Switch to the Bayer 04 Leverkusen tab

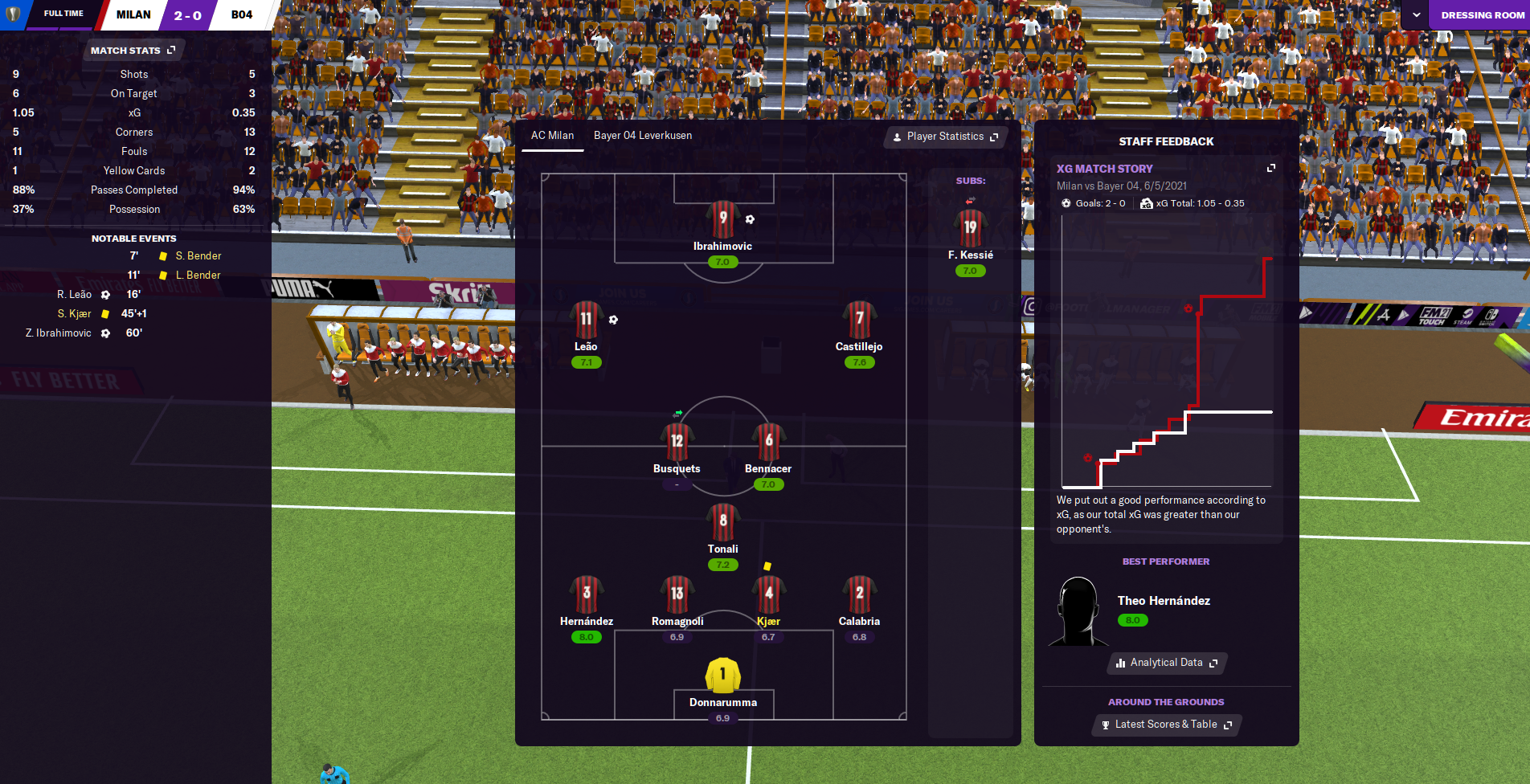642,136
